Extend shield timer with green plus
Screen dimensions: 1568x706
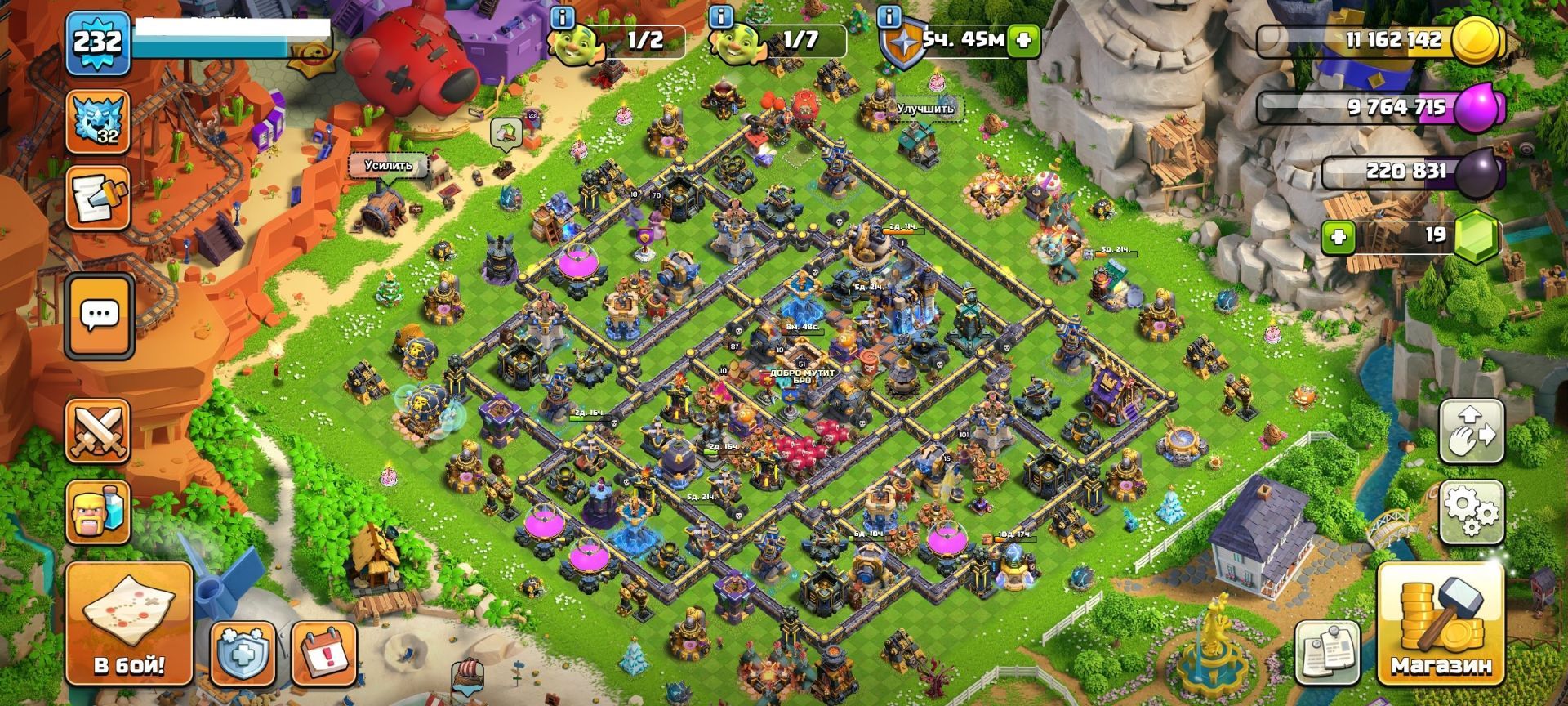[x=1023, y=40]
